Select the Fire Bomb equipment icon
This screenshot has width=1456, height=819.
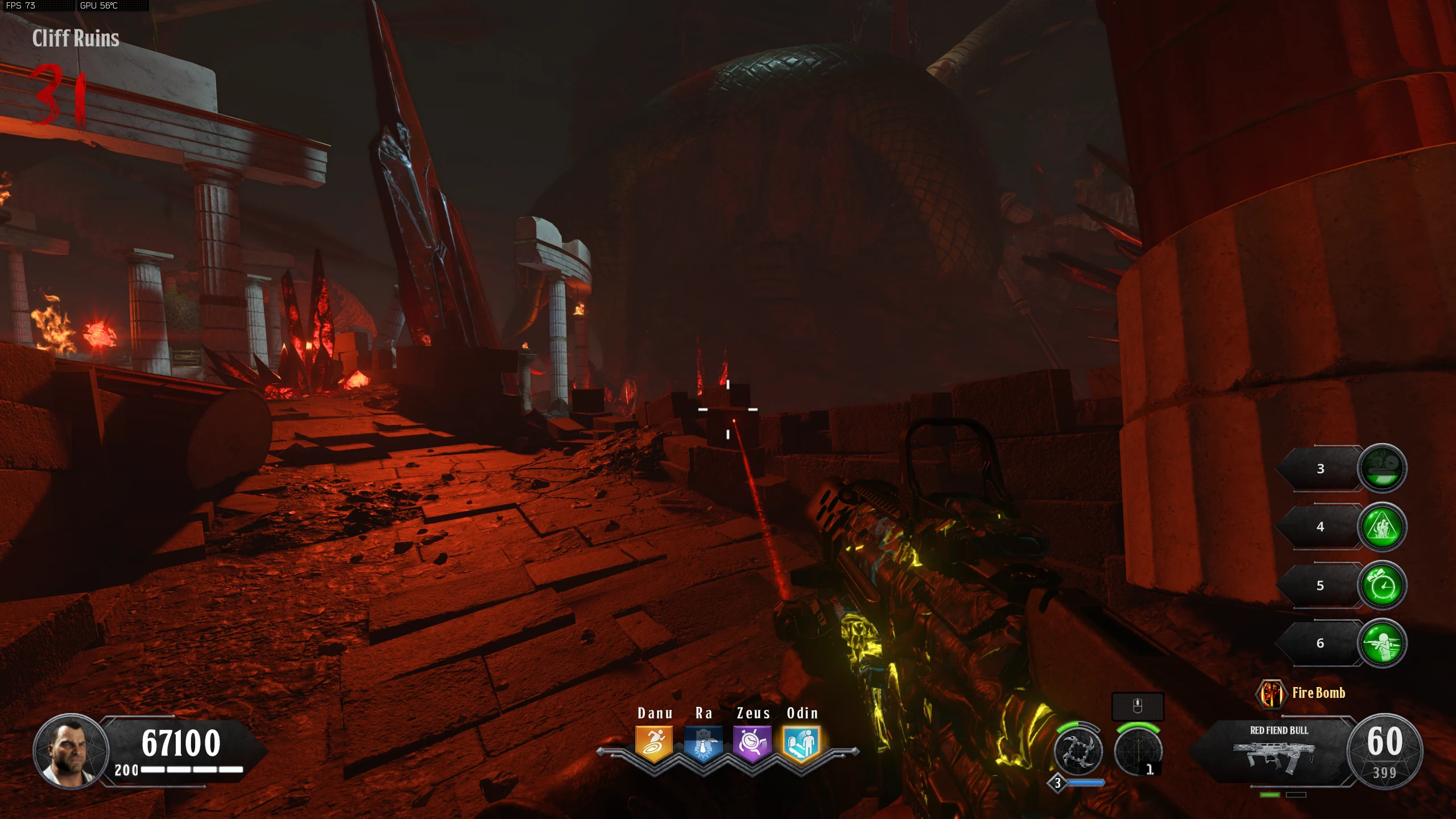pos(1271,694)
